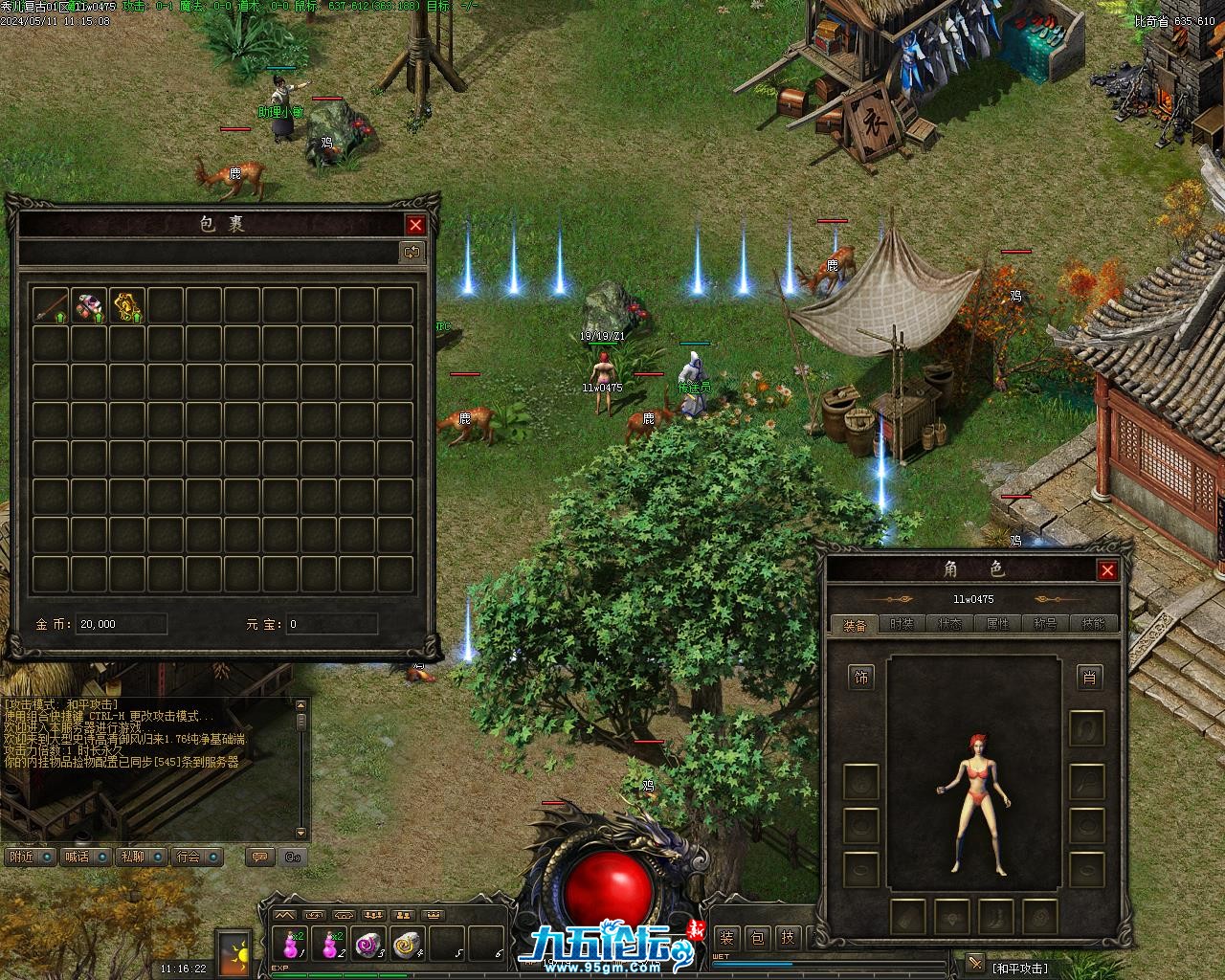Select the wooden staff in the bag
The image size is (1225, 980).
52,305
